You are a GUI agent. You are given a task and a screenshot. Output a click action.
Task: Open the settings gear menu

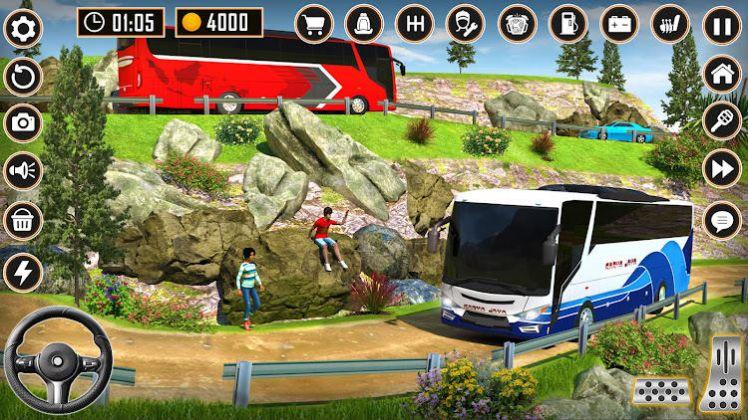[x=22, y=27]
